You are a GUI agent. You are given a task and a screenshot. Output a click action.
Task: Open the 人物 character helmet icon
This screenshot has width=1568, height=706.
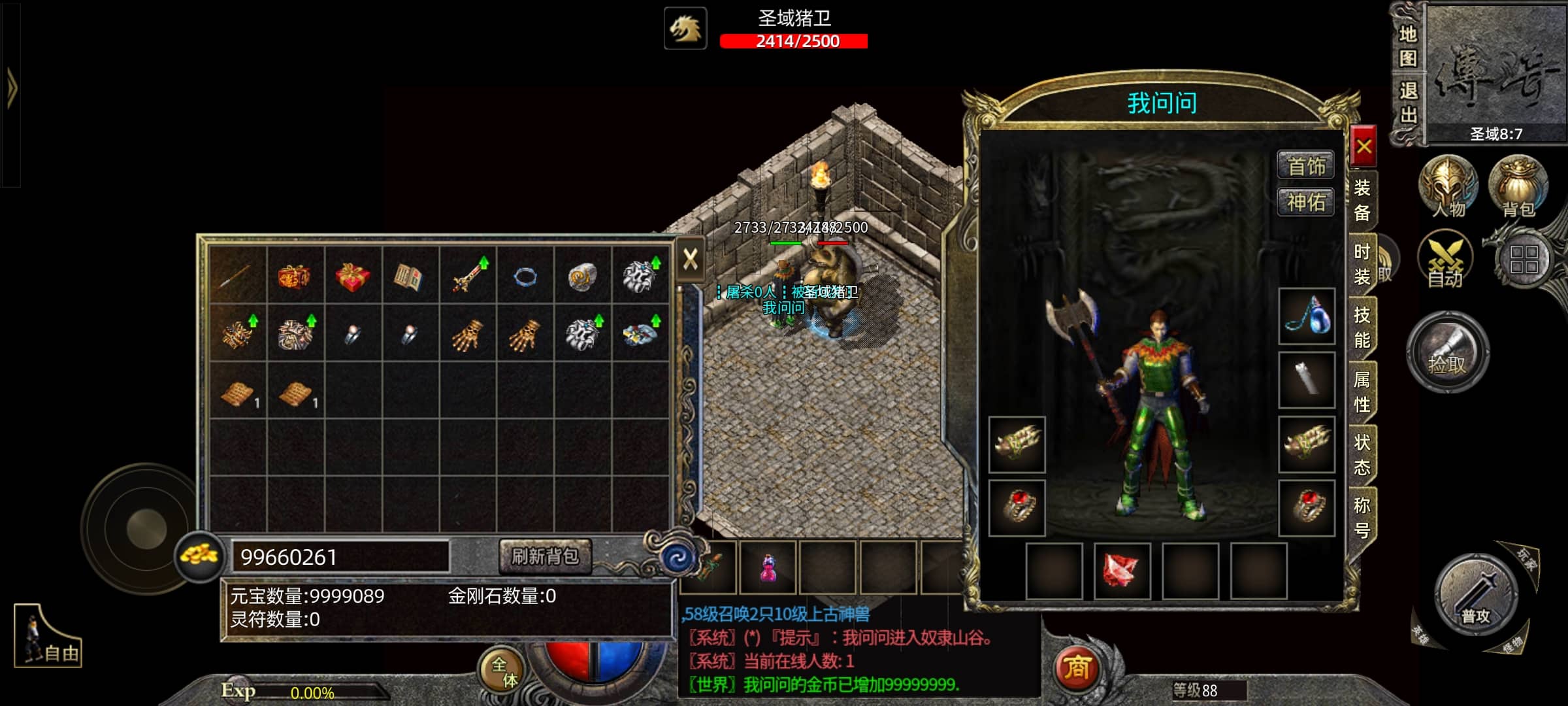point(1448,186)
